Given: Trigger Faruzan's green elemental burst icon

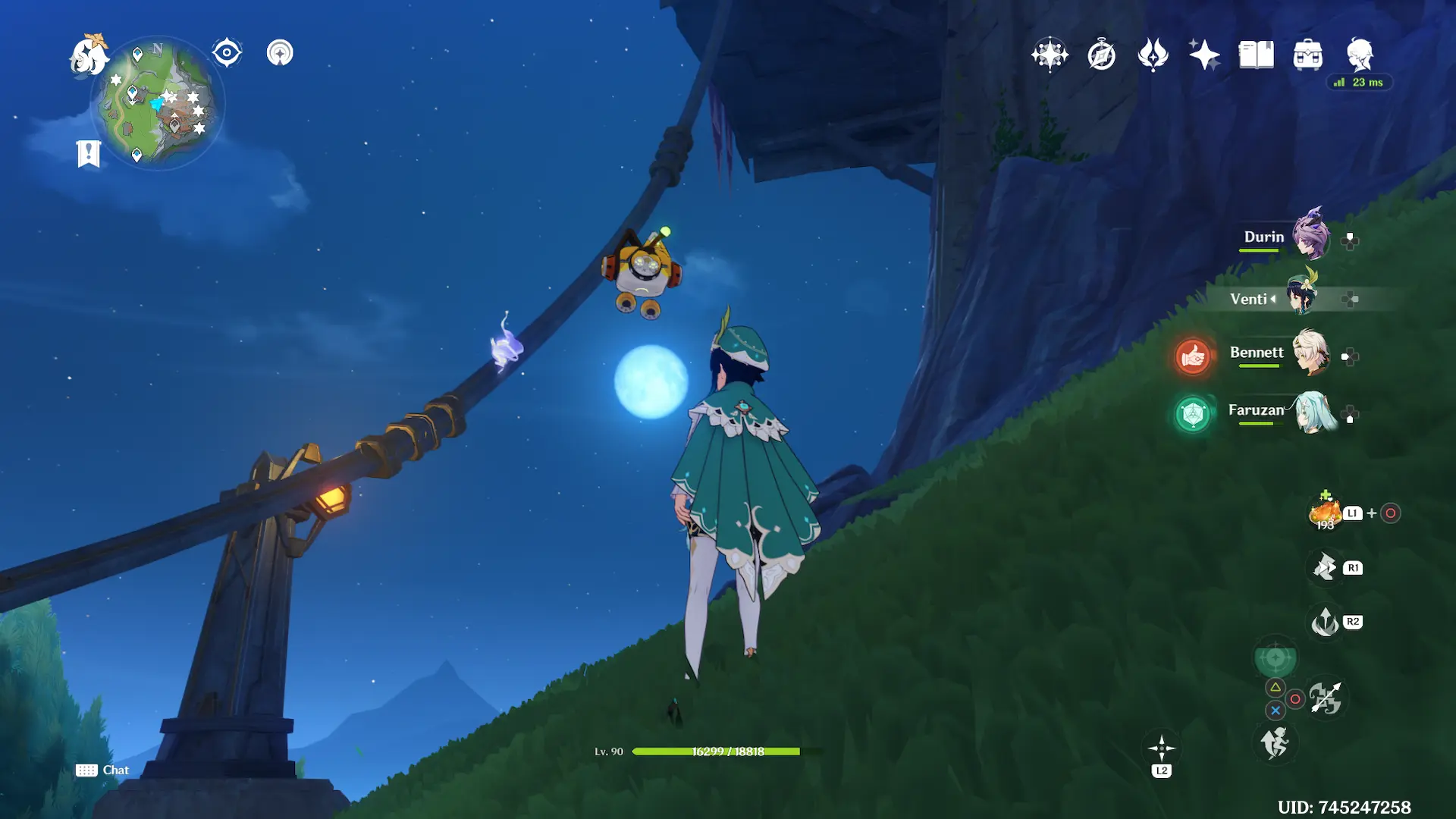Looking at the screenshot, I should click(1192, 415).
